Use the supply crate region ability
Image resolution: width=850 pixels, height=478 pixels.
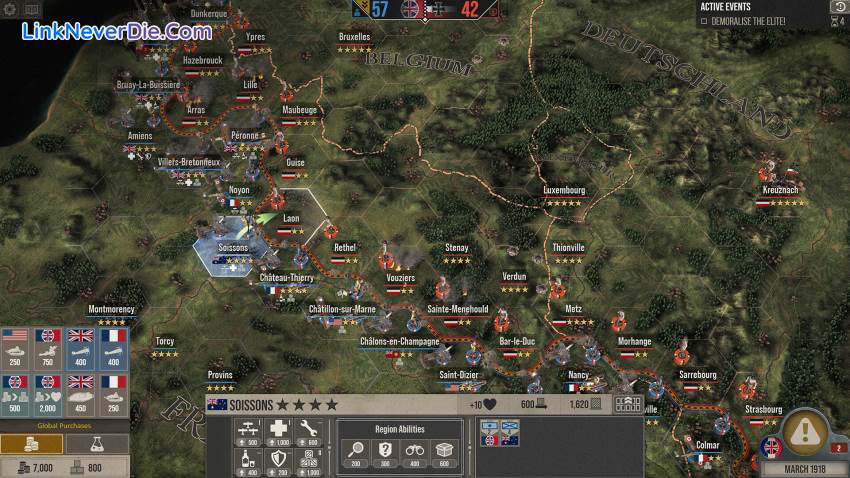(x=441, y=454)
